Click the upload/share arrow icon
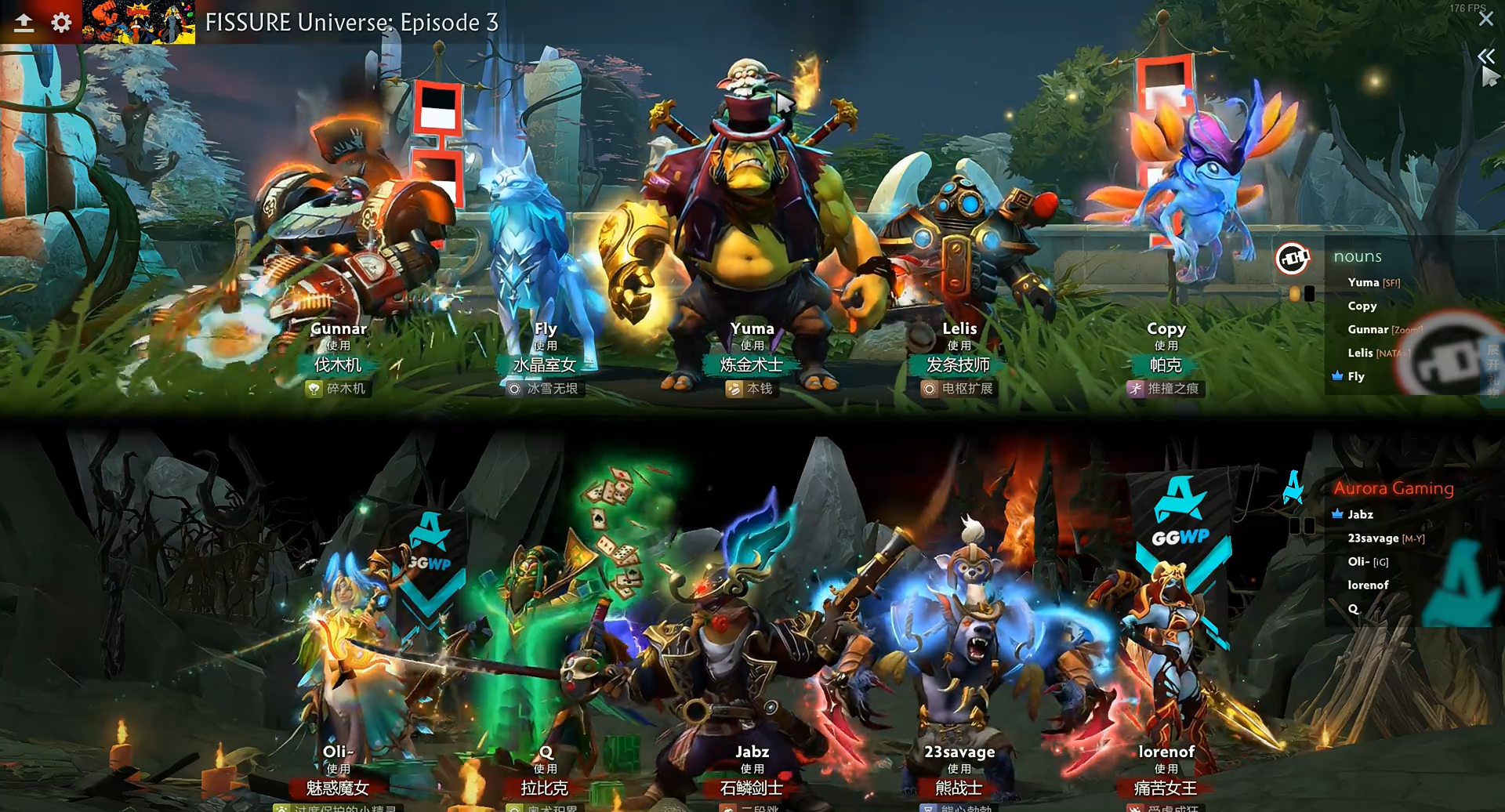 [x=24, y=23]
